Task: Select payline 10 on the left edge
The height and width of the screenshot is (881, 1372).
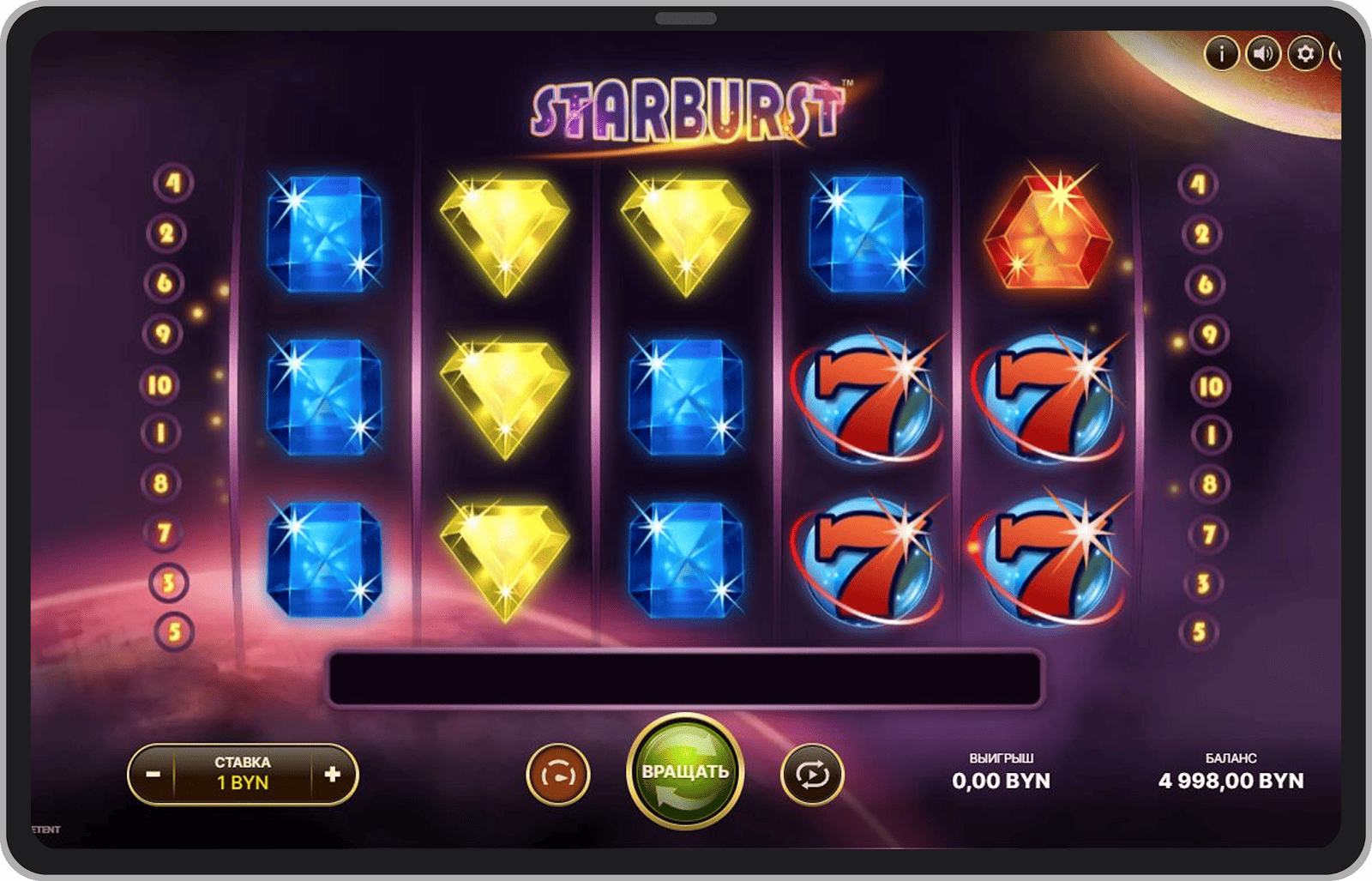Action: click(x=159, y=386)
